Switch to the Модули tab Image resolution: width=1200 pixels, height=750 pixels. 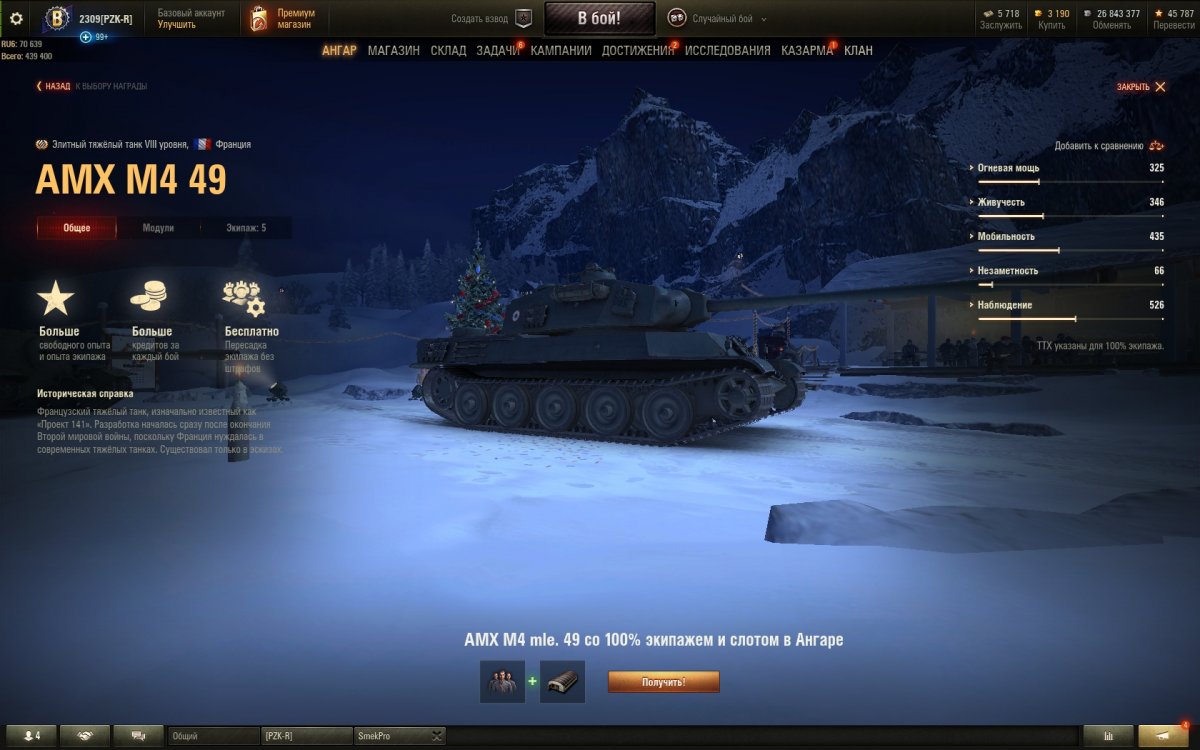[158, 228]
